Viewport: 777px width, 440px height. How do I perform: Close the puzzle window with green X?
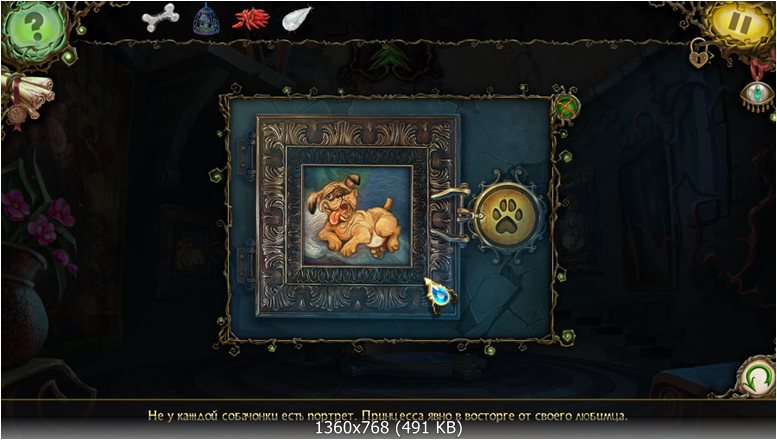click(565, 106)
